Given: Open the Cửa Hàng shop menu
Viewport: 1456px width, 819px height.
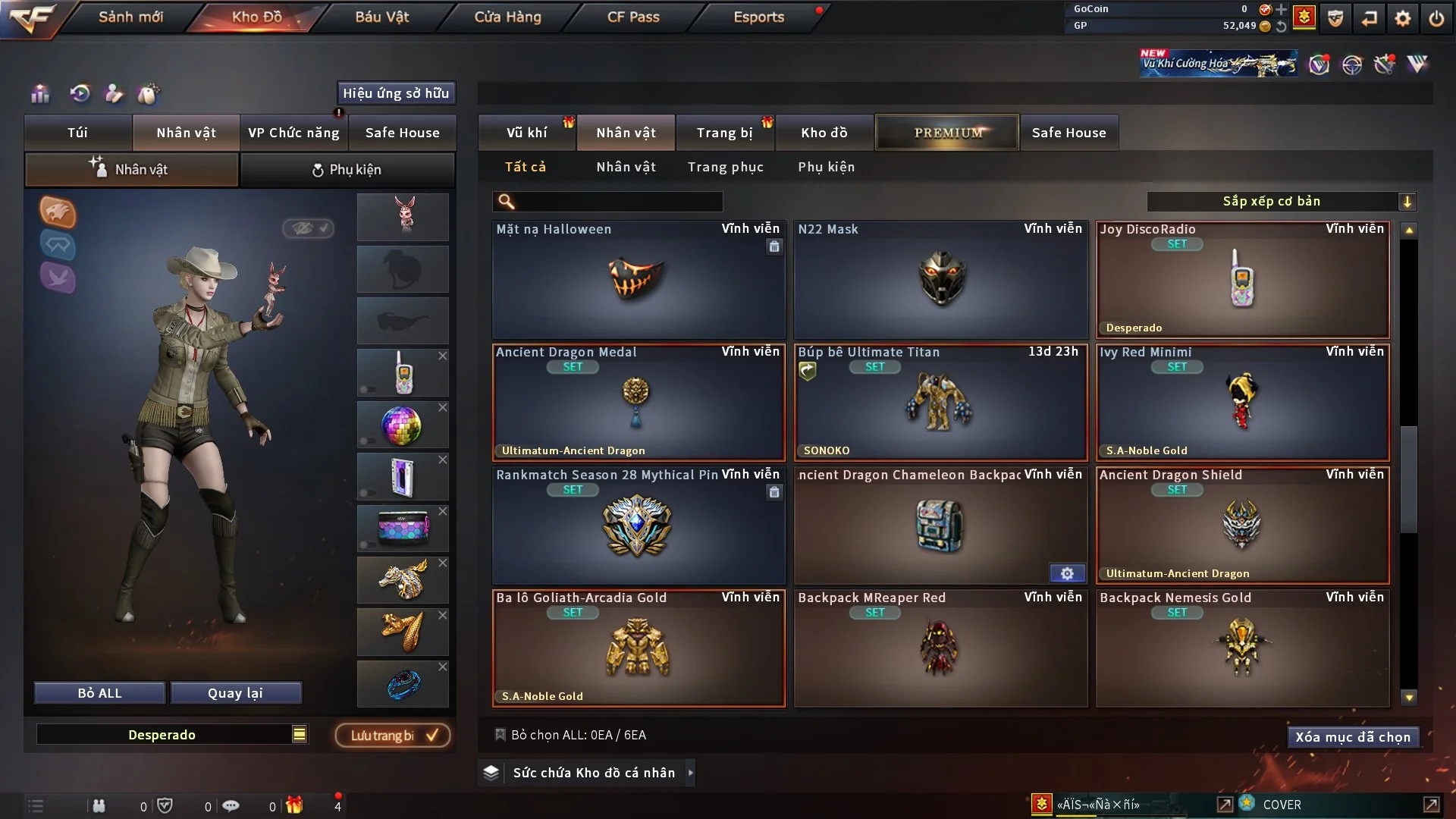Looking at the screenshot, I should pyautogui.click(x=507, y=17).
